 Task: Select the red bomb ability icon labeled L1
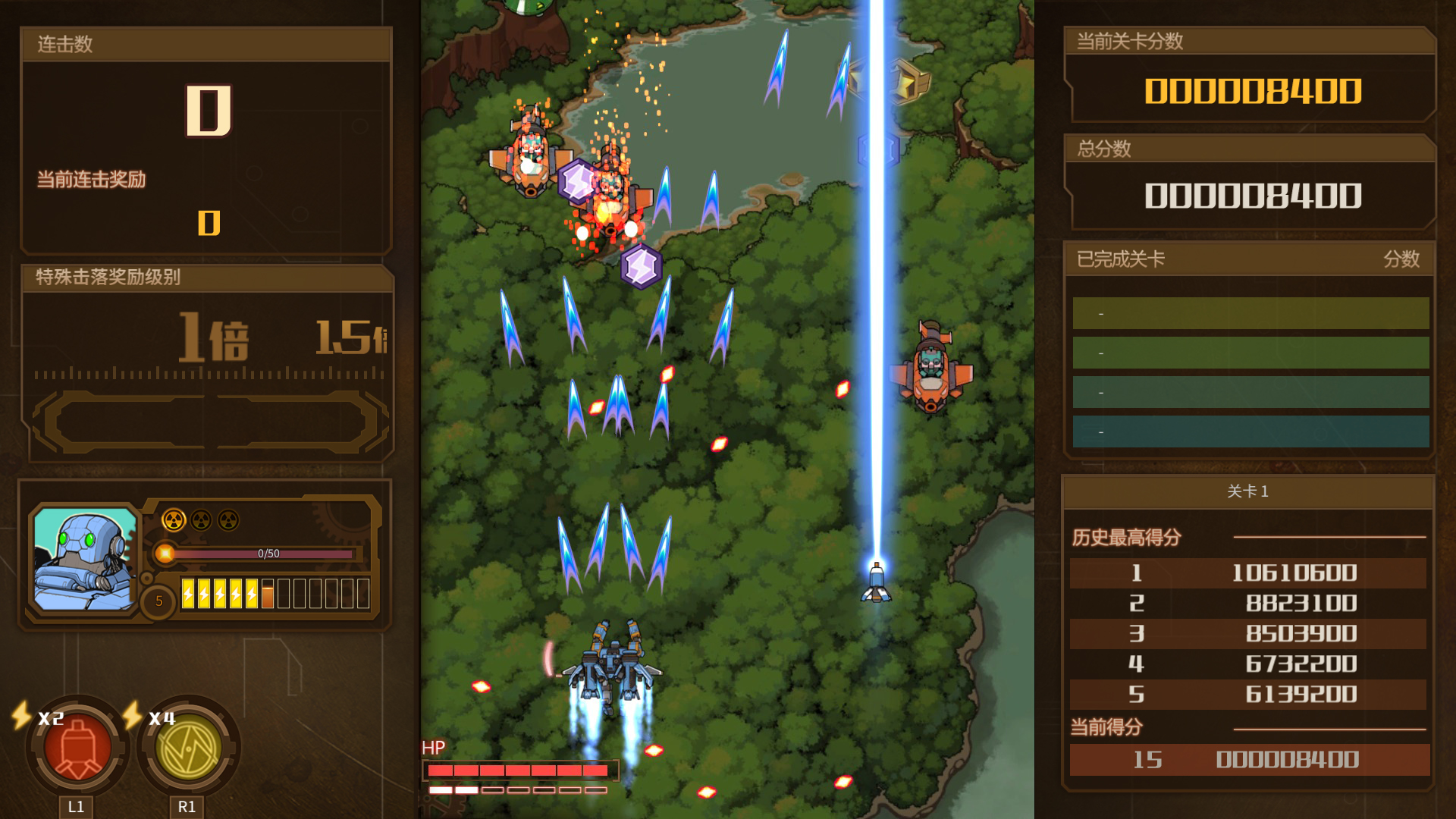(x=77, y=750)
